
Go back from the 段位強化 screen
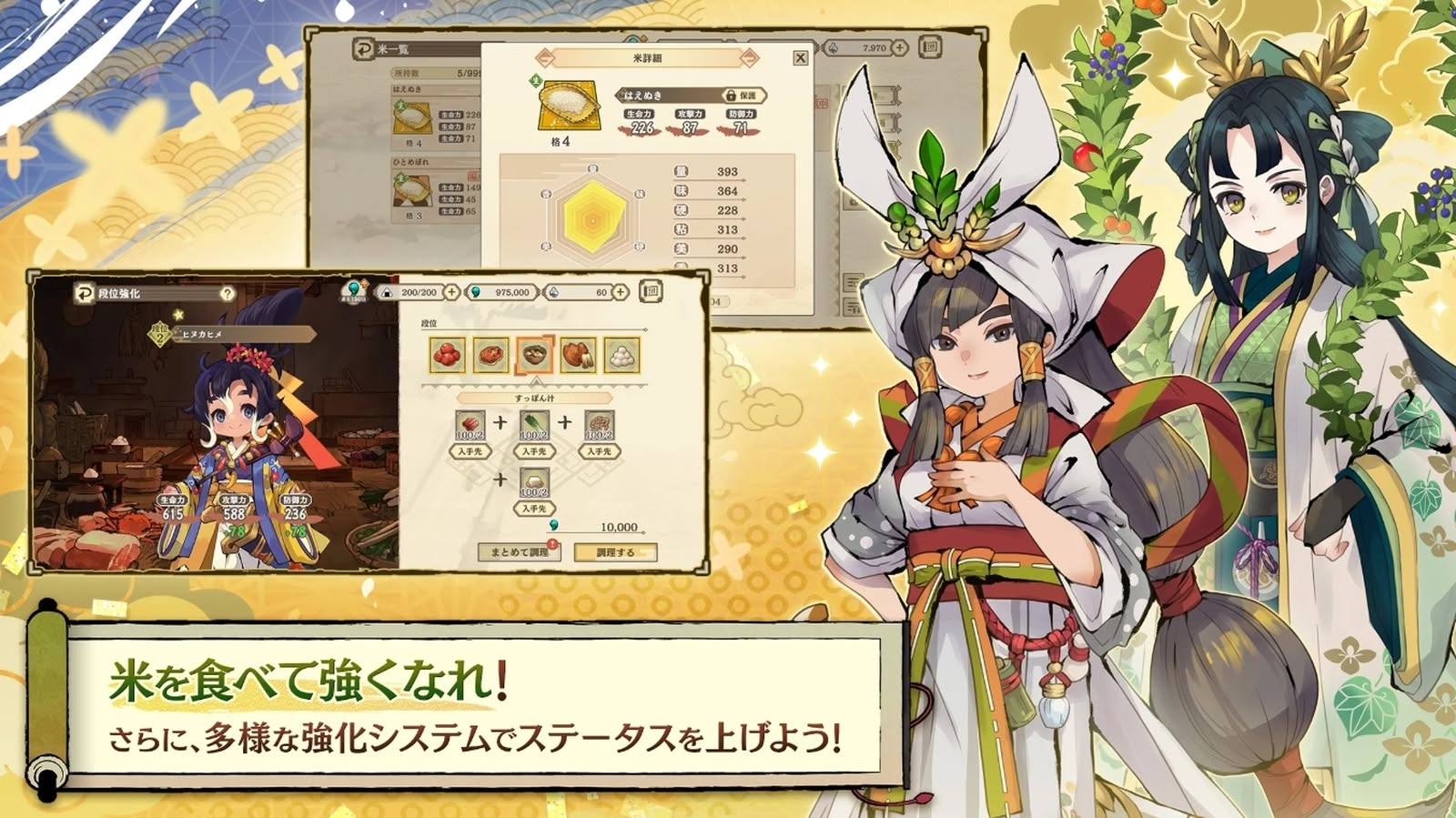tap(84, 293)
